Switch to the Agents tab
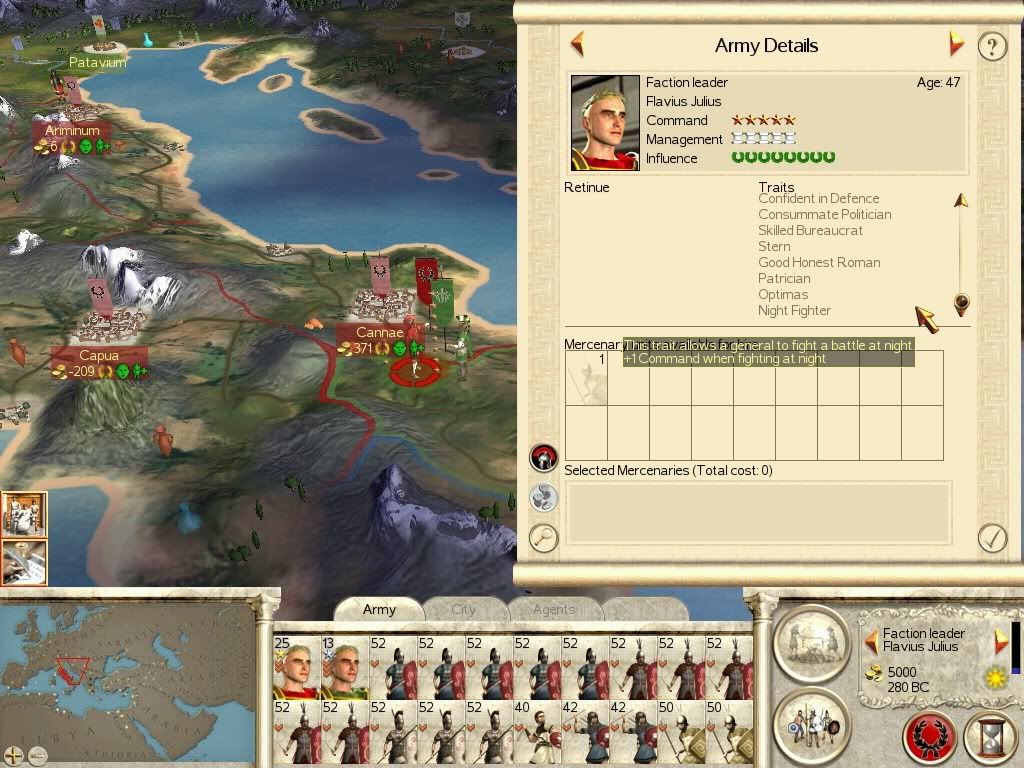Screen dimensions: 1024x768 (553, 609)
